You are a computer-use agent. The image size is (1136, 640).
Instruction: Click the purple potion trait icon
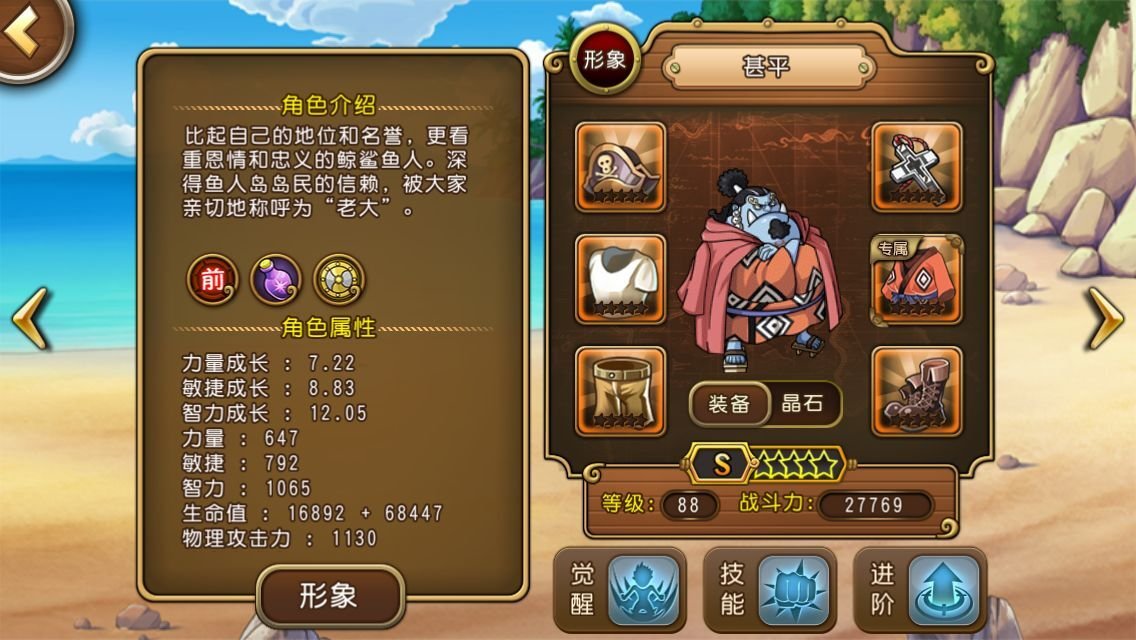click(x=275, y=279)
